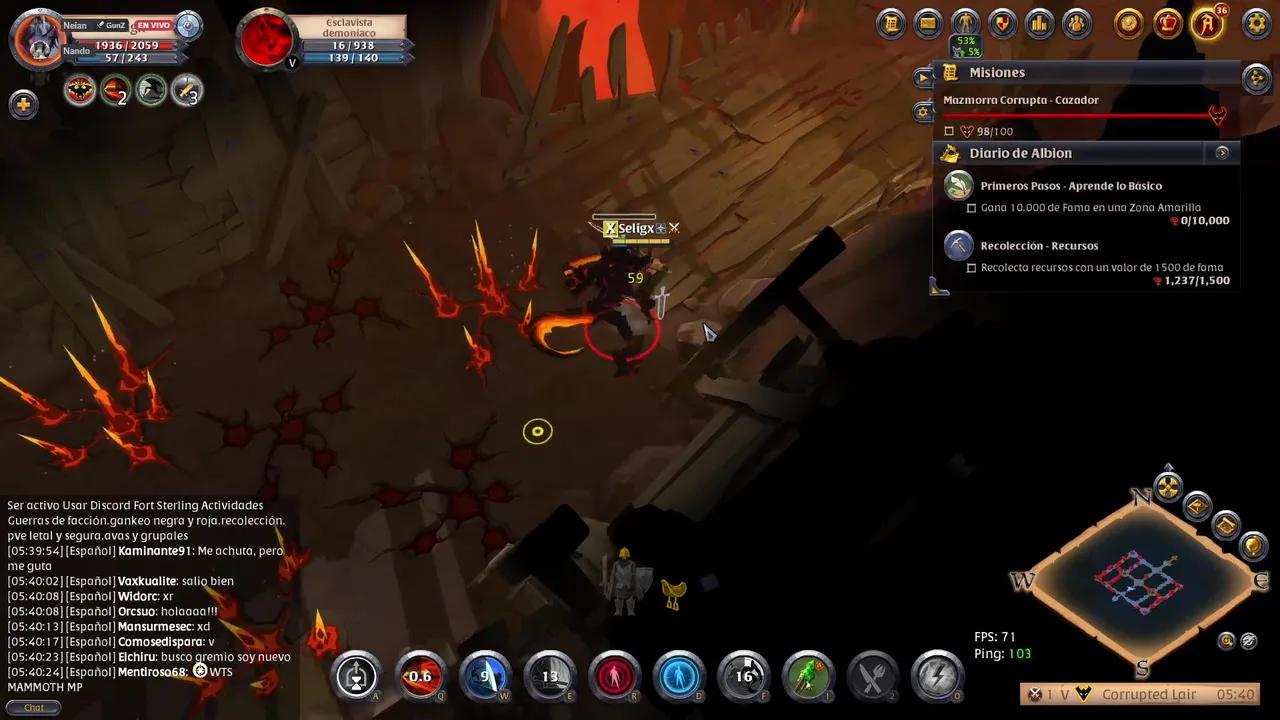The width and height of the screenshot is (1280, 720).
Task: Open the Albion Journal icon with 36 badge
Action: 1207,23
